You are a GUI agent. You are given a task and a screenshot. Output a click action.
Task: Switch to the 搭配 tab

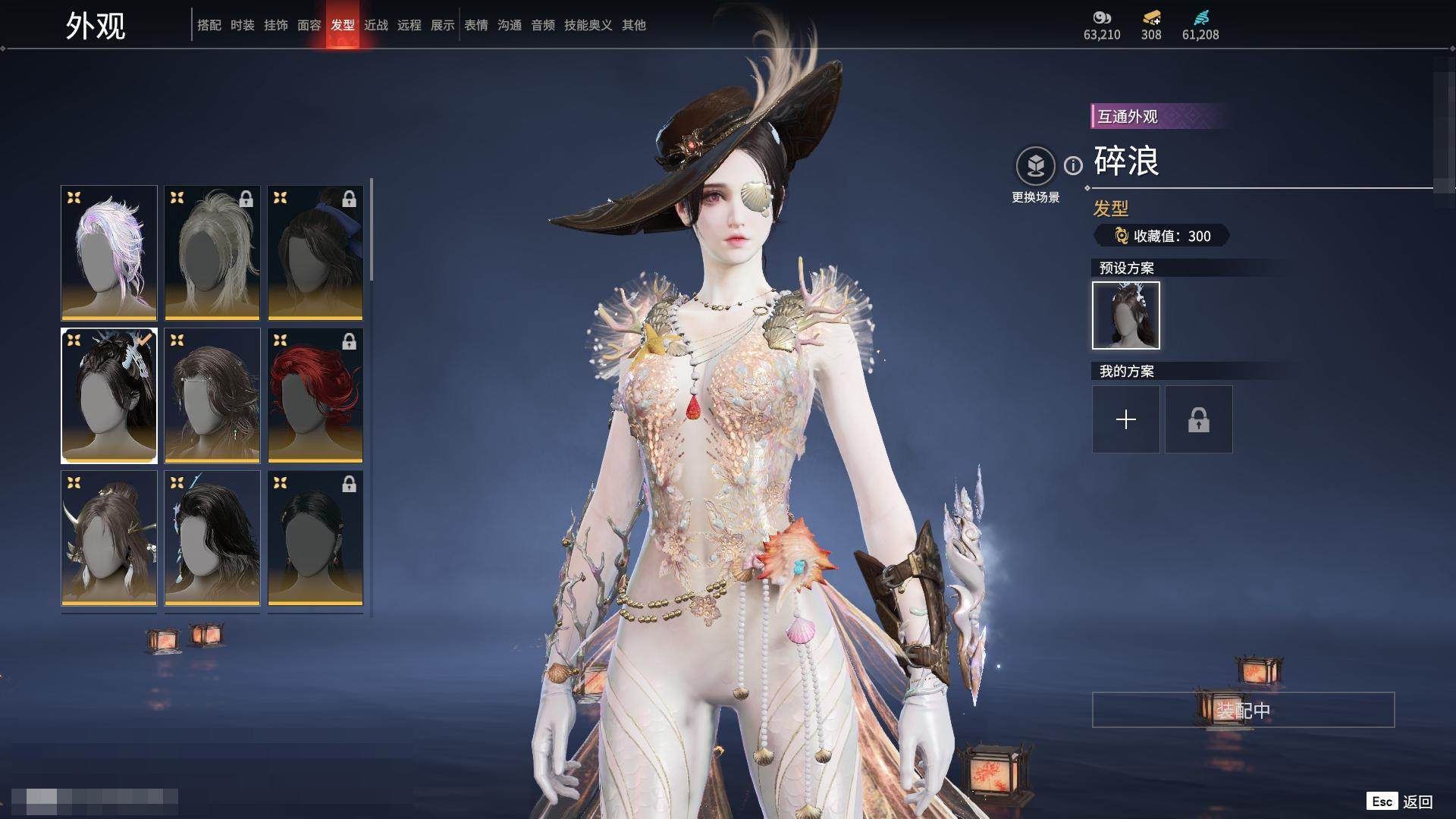tap(209, 25)
